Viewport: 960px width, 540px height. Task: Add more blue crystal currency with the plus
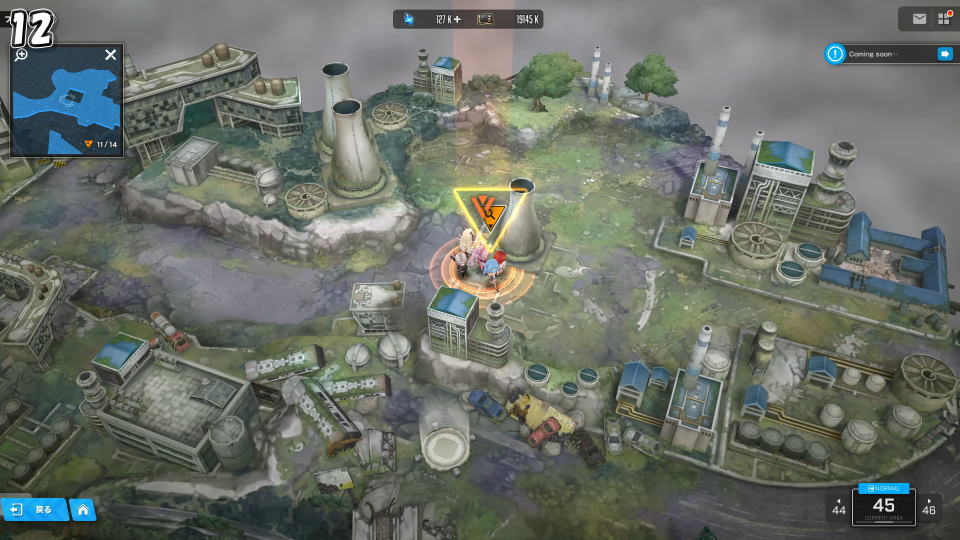coord(457,19)
